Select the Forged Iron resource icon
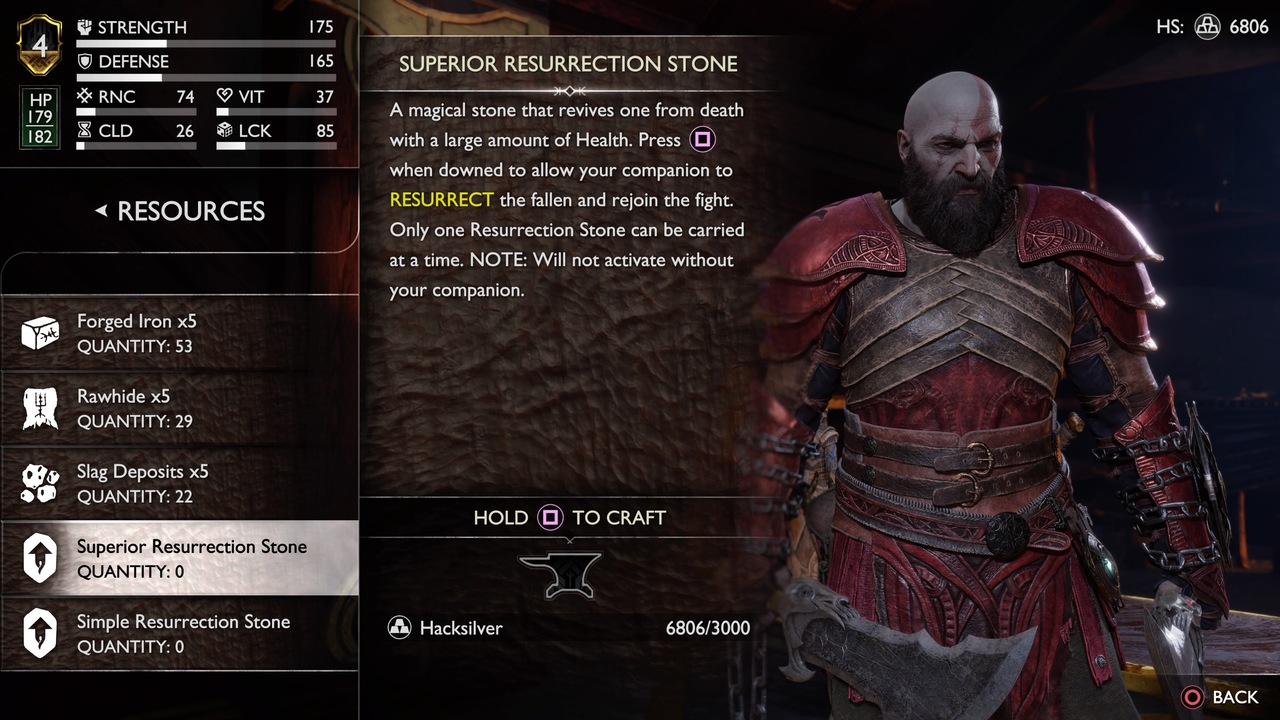Image resolution: width=1280 pixels, height=720 pixels. (x=40, y=333)
